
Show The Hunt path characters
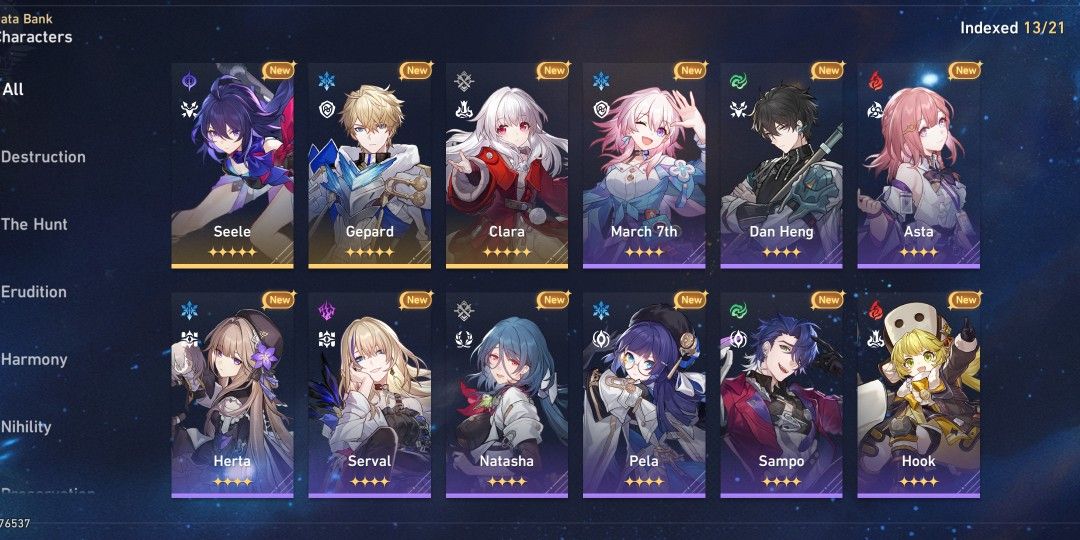(34, 224)
